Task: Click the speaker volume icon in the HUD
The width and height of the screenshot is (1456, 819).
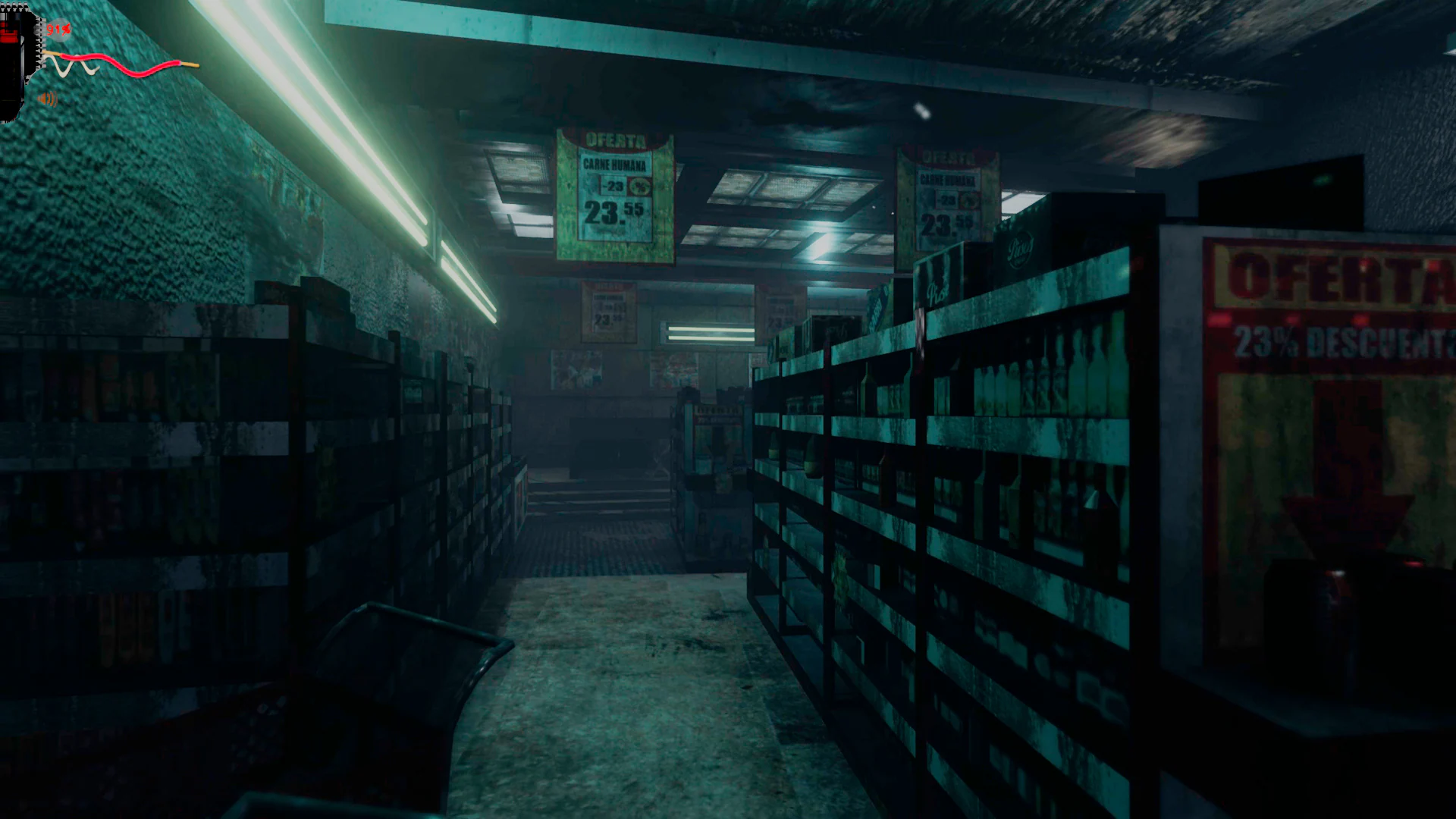Action: point(47,98)
